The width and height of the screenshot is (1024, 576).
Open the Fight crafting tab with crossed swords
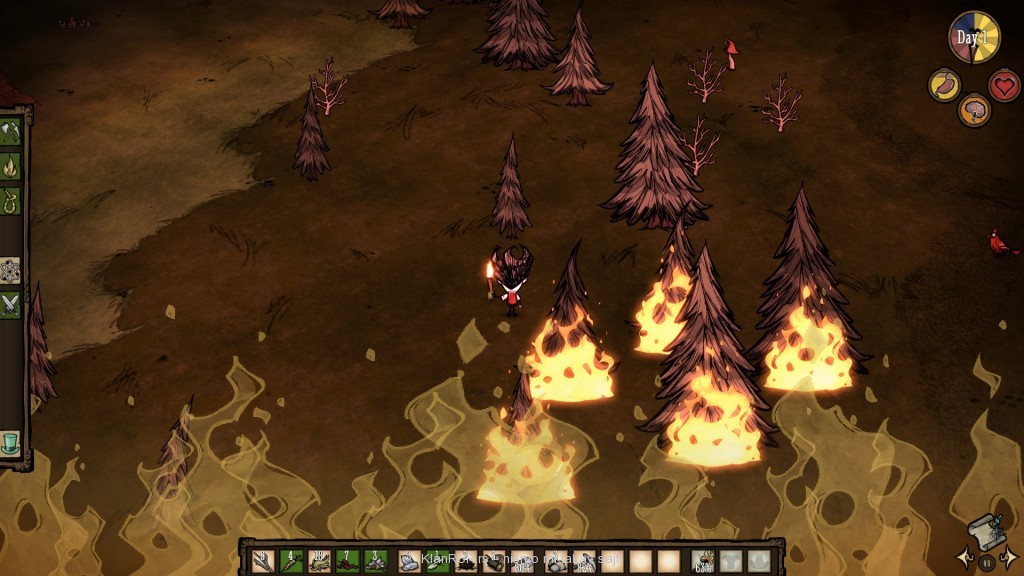coord(11,304)
